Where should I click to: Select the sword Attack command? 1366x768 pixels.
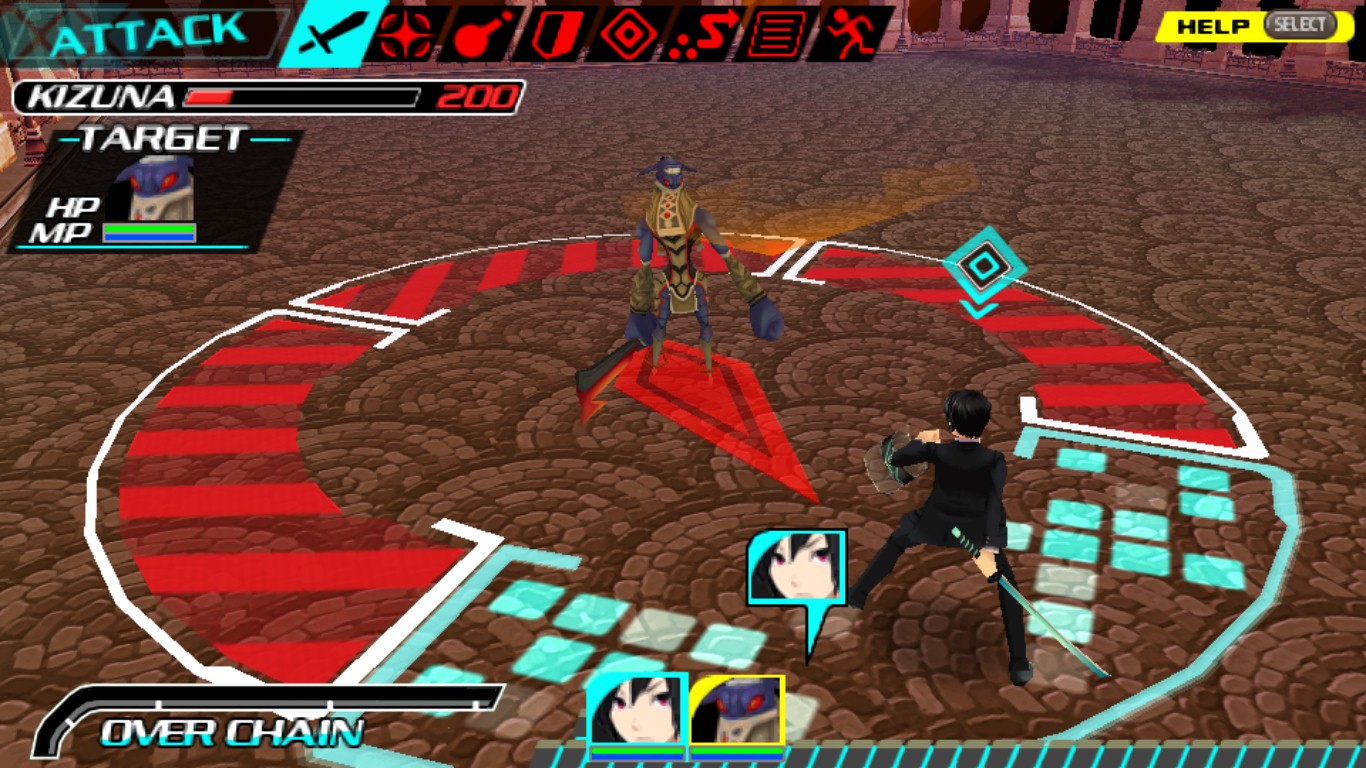[332, 35]
